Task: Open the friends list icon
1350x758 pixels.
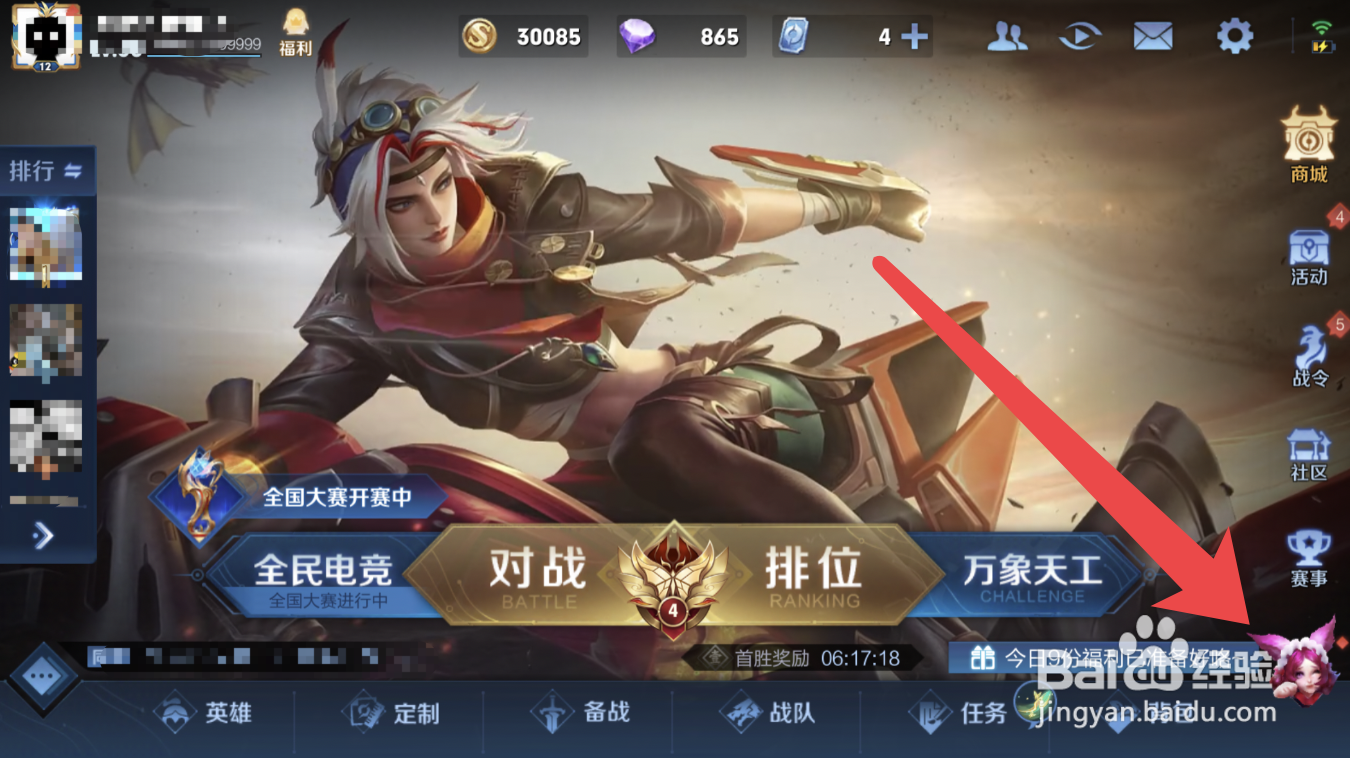Action: click(1005, 35)
